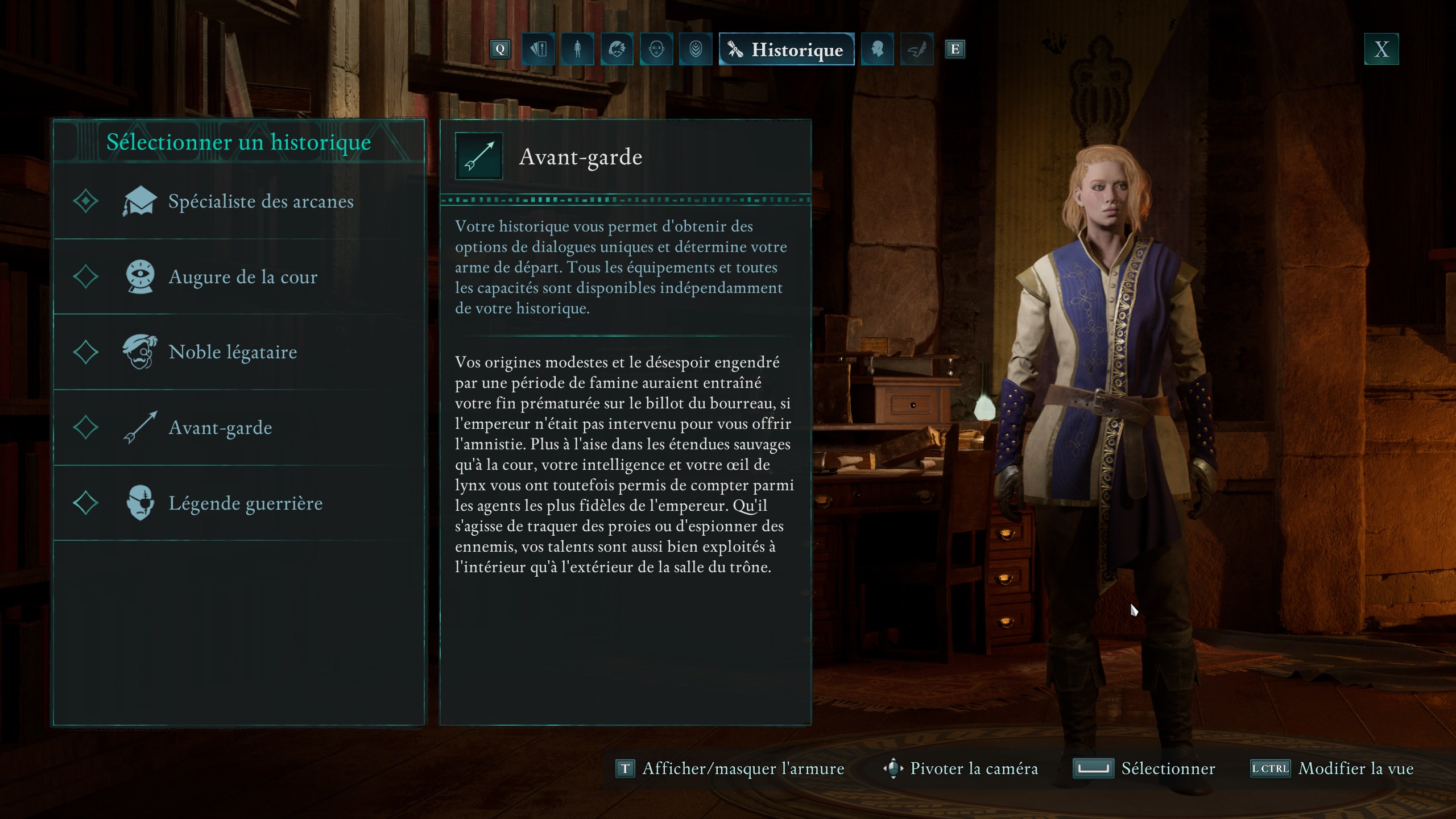Open the presets tab with cards icon

point(538,49)
